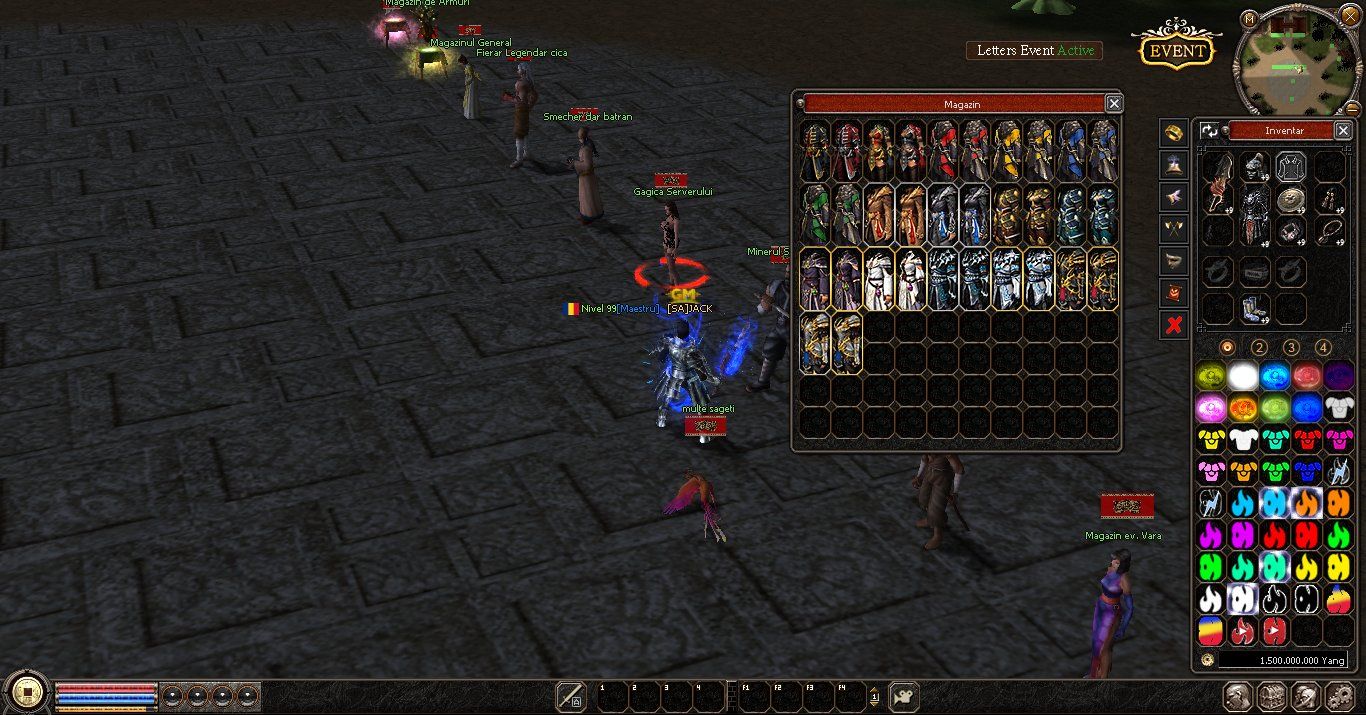Close the Inventar panel

pos(1343,130)
